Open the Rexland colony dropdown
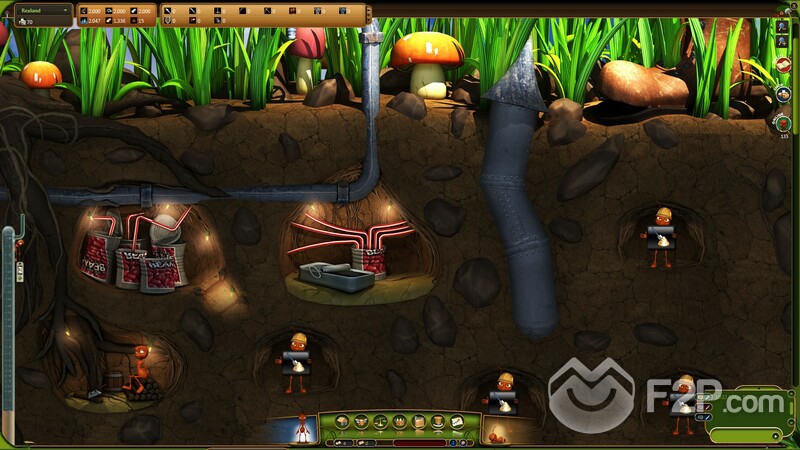The height and width of the screenshot is (450, 800). (x=40, y=9)
